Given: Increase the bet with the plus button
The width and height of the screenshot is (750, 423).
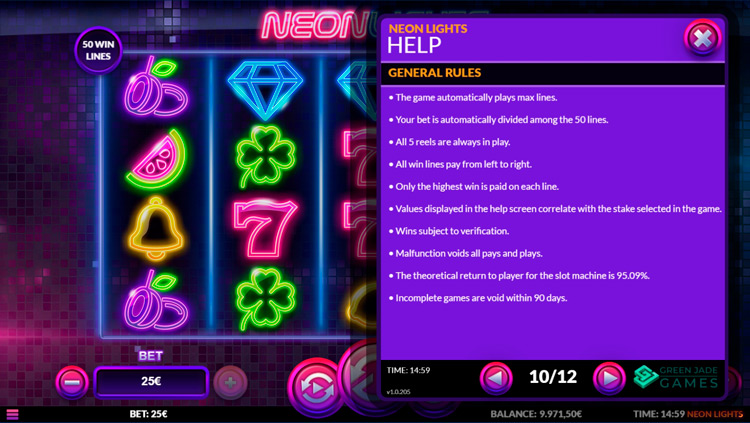Looking at the screenshot, I should [x=230, y=382].
